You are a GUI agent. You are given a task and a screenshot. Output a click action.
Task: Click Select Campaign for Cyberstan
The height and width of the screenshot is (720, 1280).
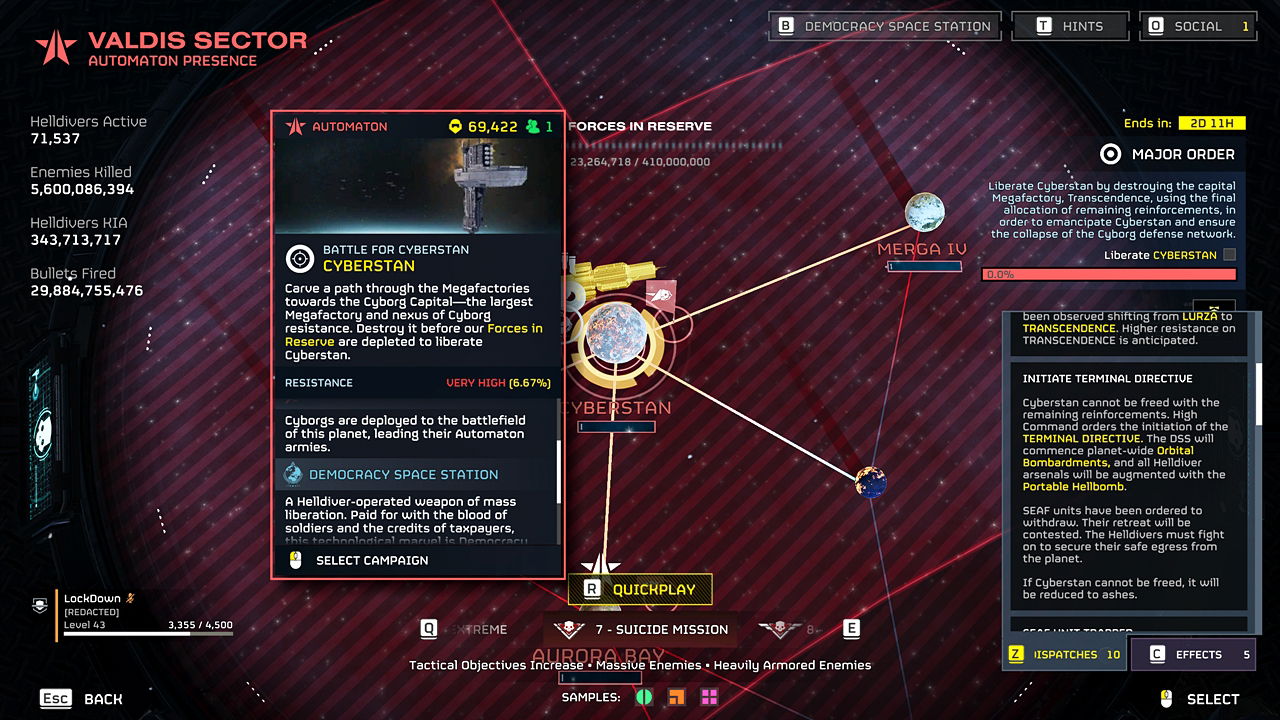click(371, 560)
